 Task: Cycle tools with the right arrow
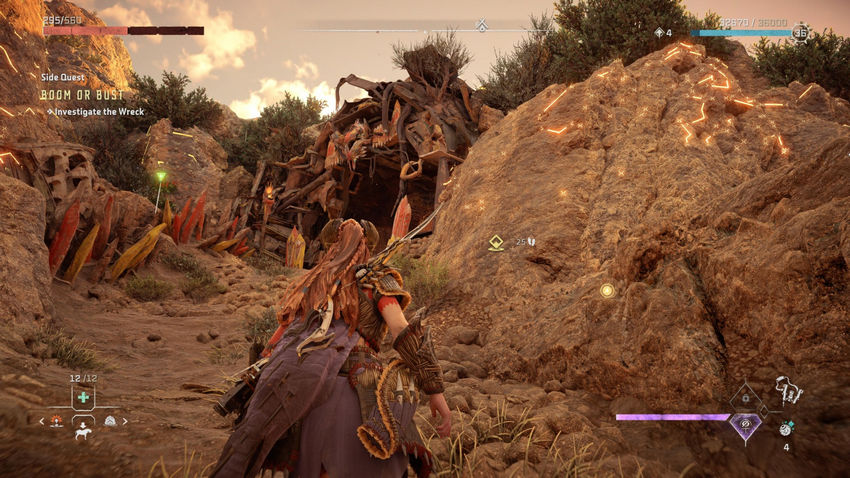click(126, 421)
